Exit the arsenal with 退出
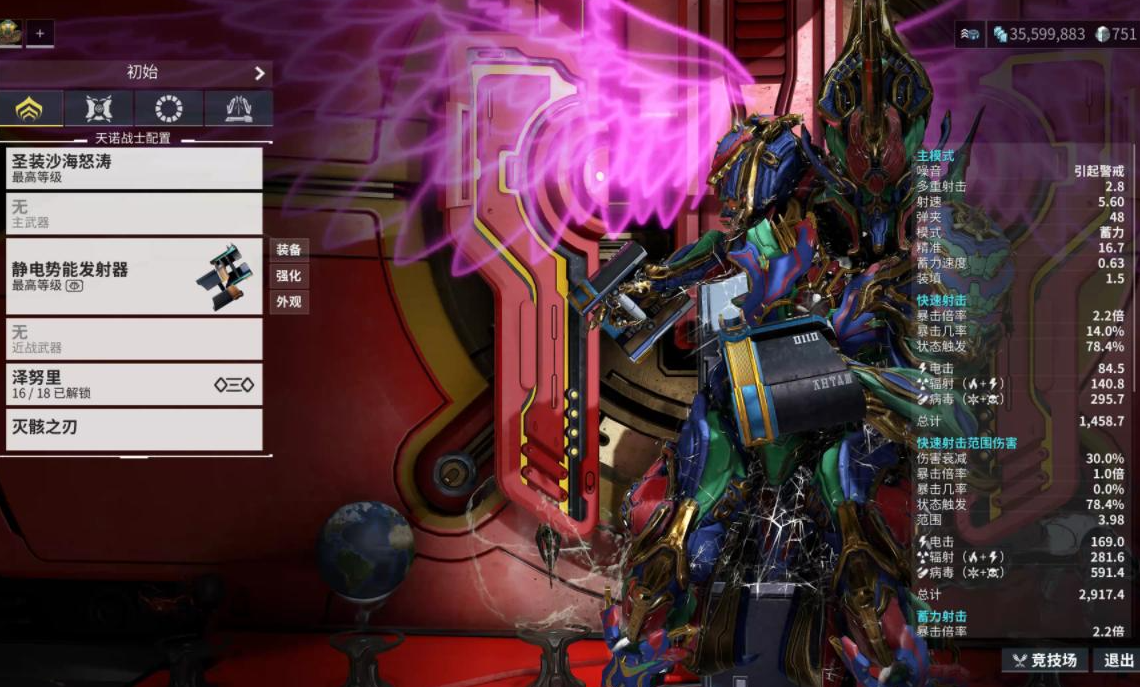 click(x=1118, y=660)
